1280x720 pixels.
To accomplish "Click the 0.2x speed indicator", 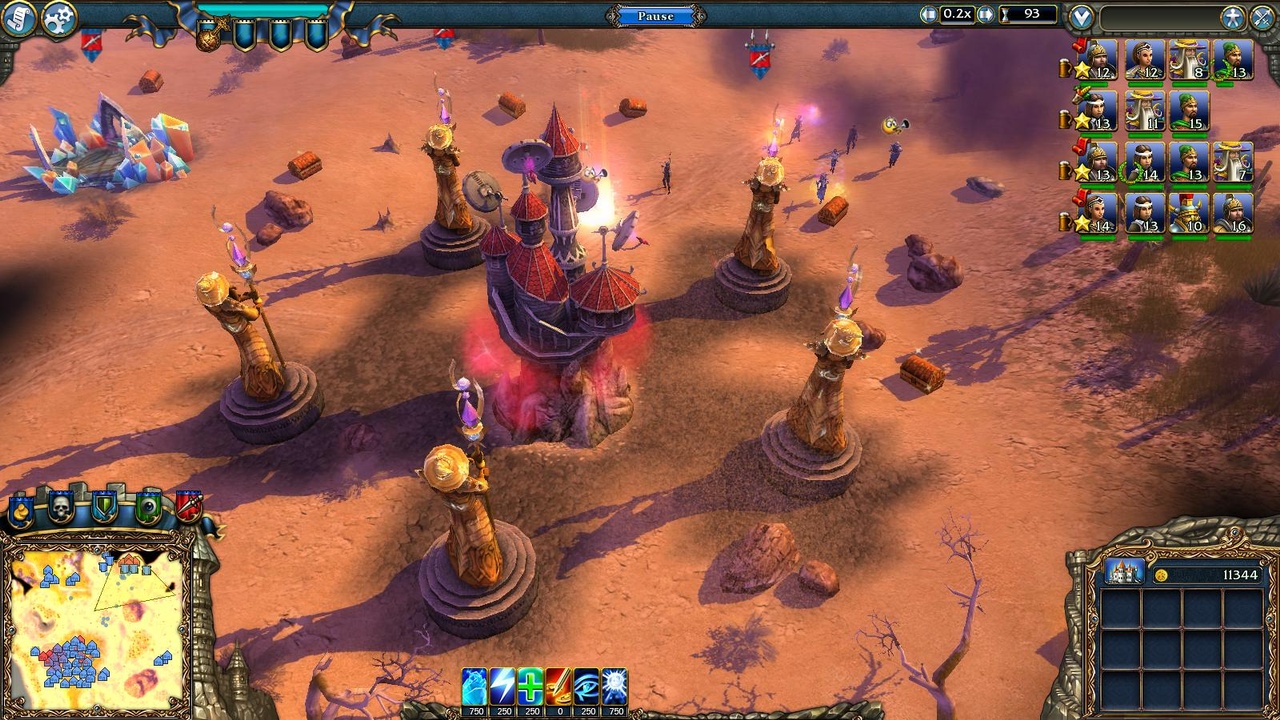I will pyautogui.click(x=959, y=14).
